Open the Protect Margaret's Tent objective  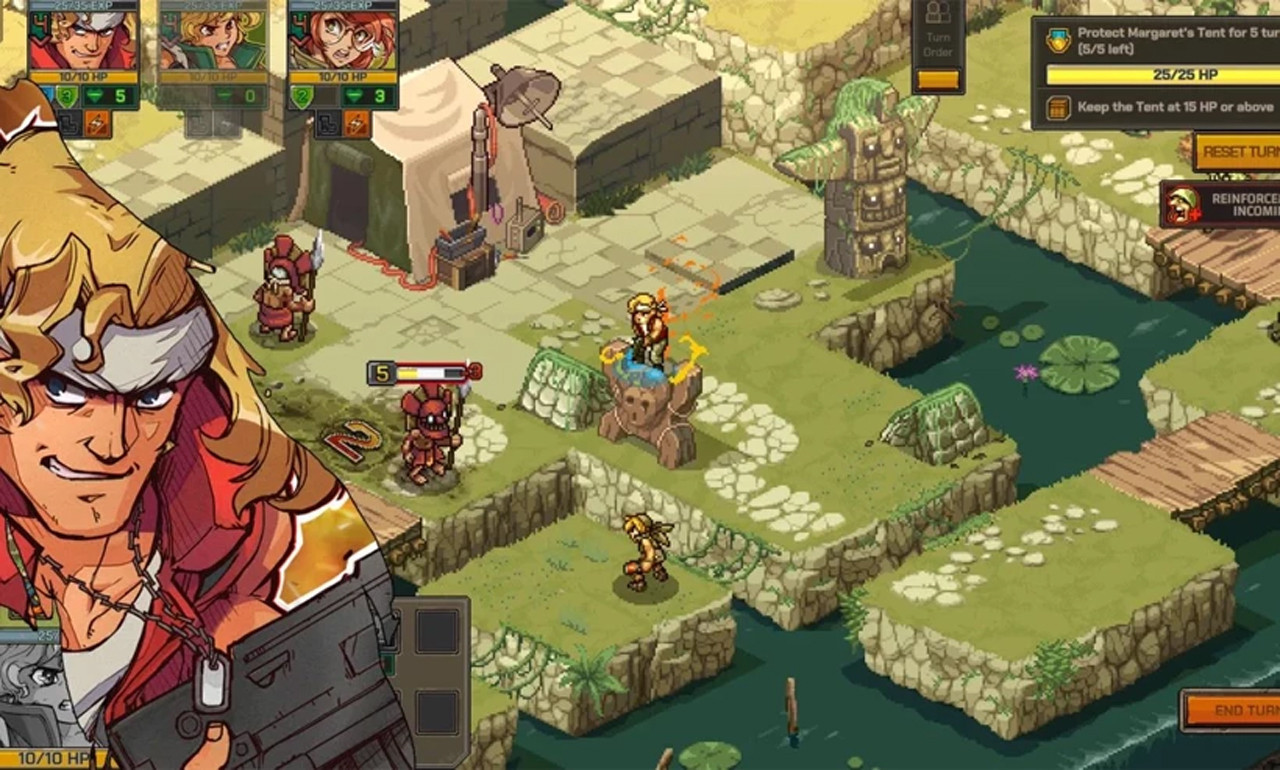coord(1160,42)
